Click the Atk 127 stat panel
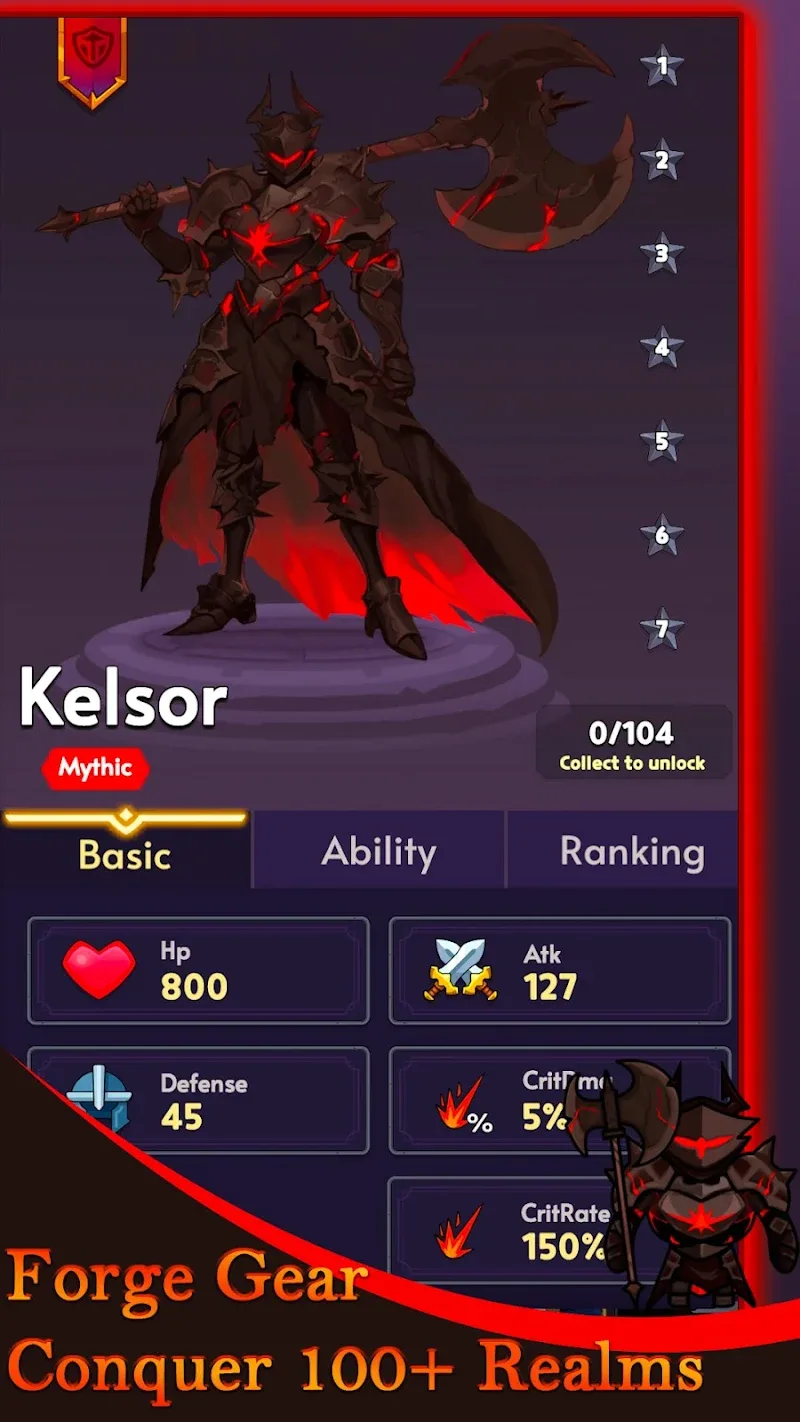 tap(559, 971)
